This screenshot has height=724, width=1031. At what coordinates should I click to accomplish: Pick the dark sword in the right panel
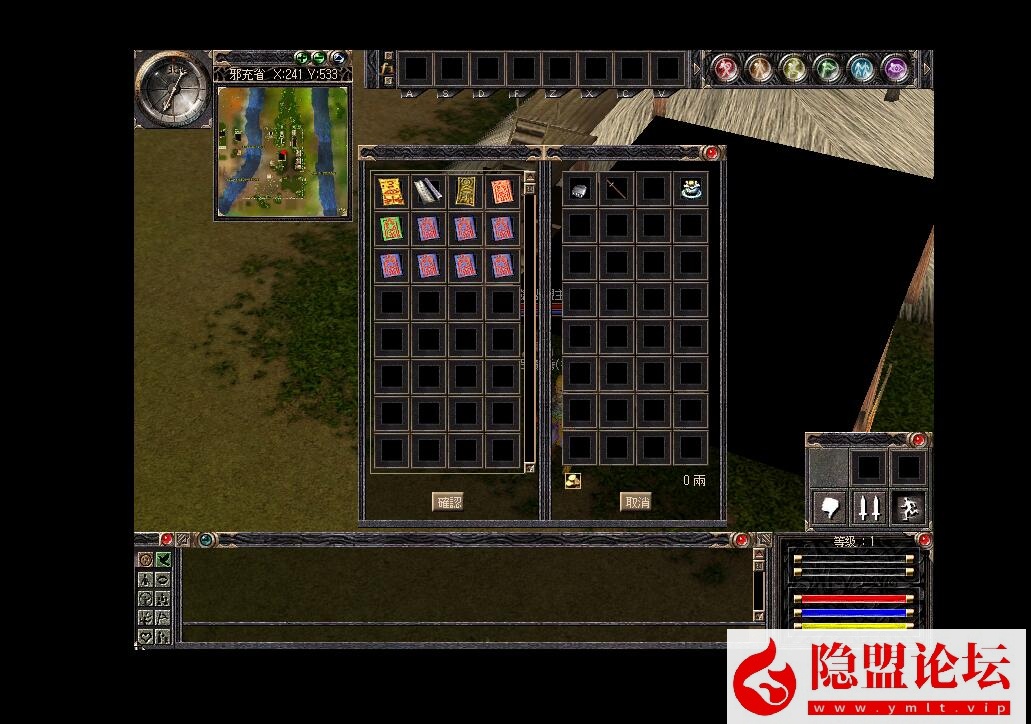click(616, 189)
